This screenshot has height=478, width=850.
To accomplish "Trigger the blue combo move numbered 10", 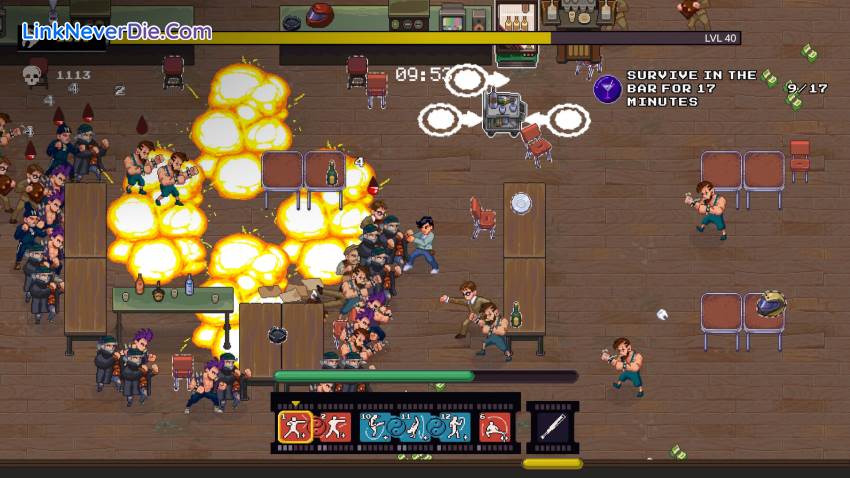I will tap(376, 427).
